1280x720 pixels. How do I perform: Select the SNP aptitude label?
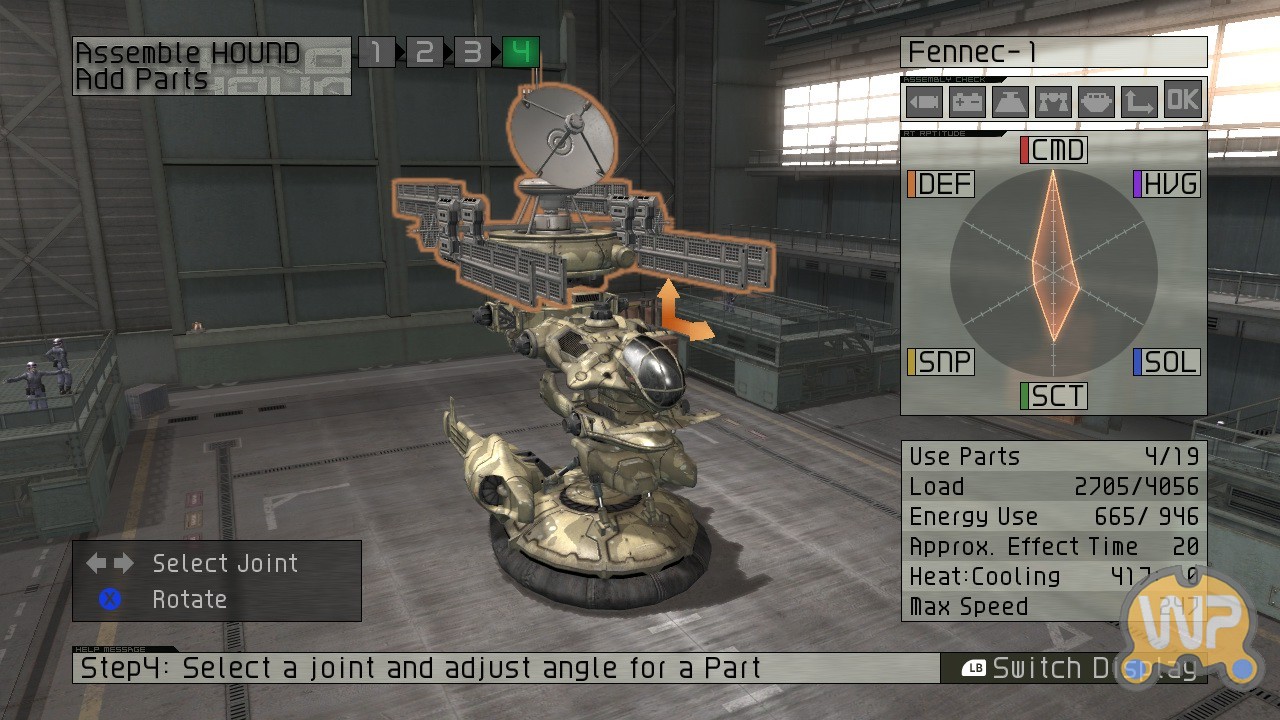(x=941, y=361)
